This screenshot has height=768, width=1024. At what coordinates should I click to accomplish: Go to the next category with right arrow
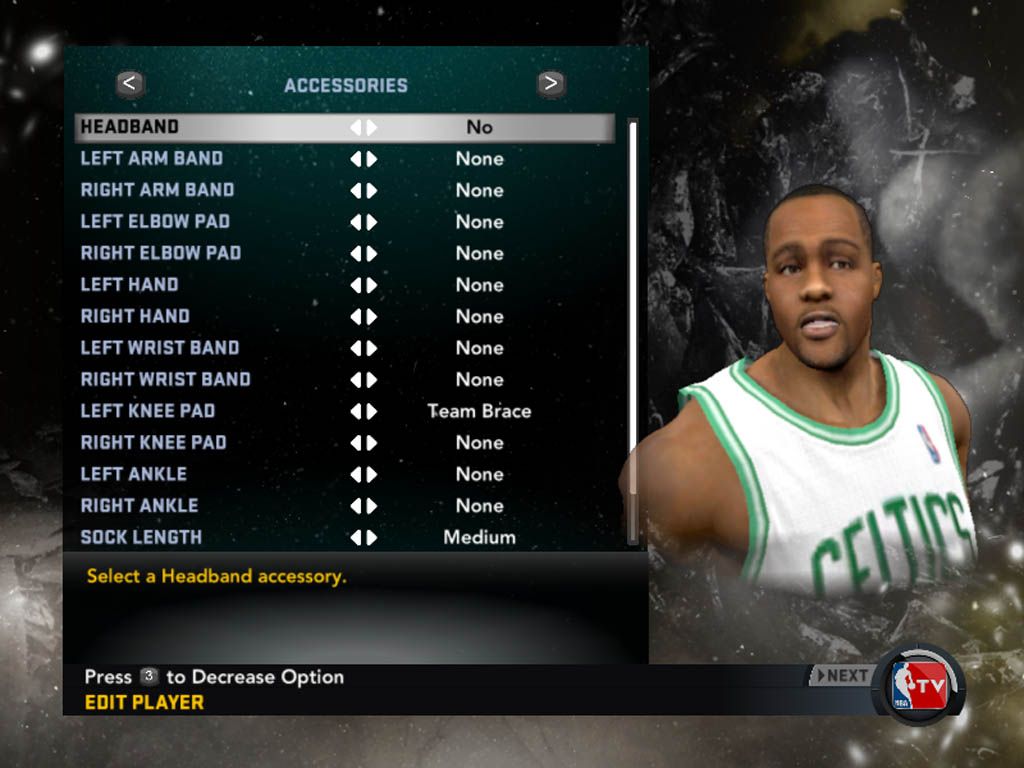(x=551, y=84)
